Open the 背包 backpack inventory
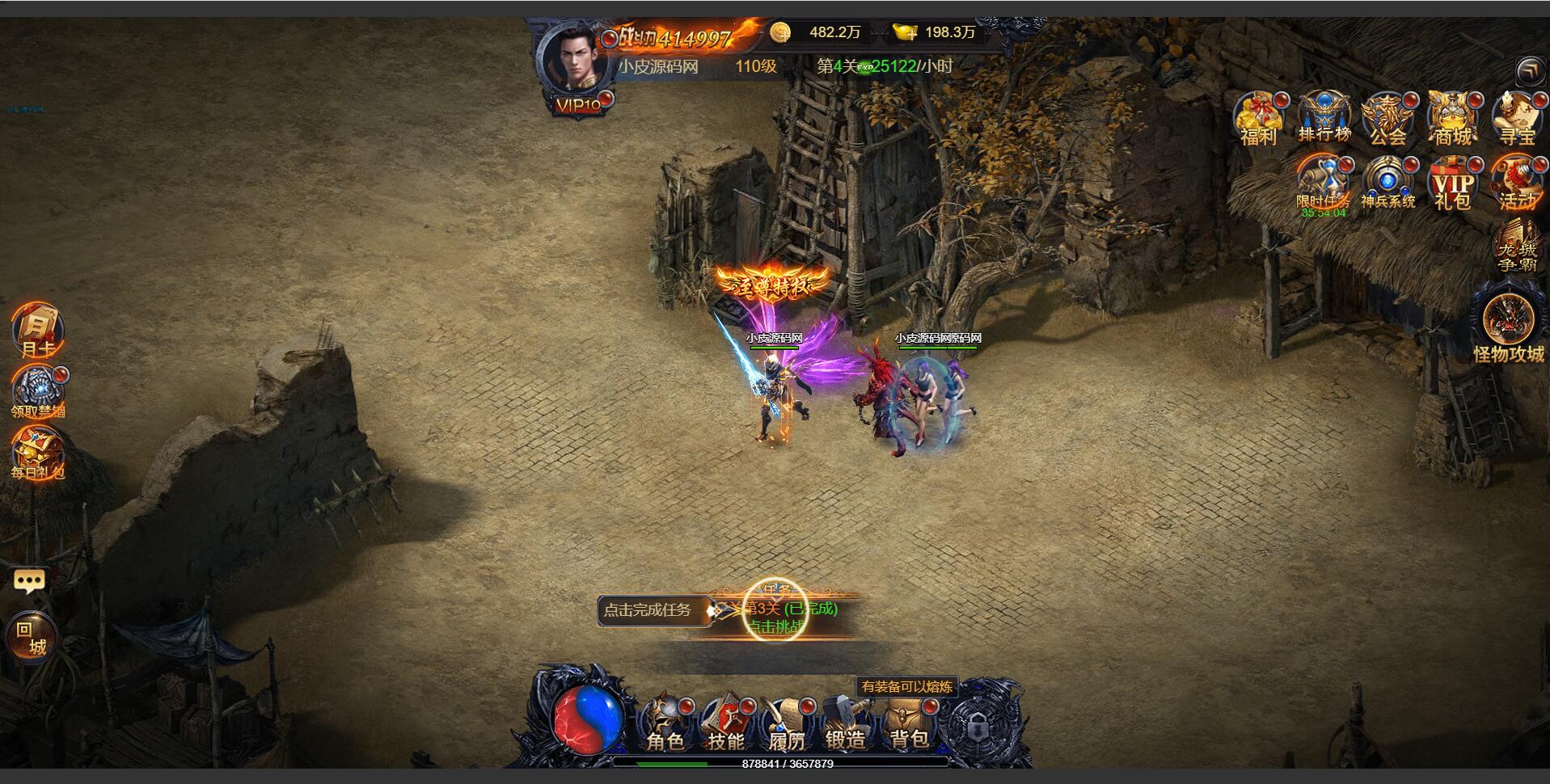1550x784 pixels. click(908, 723)
